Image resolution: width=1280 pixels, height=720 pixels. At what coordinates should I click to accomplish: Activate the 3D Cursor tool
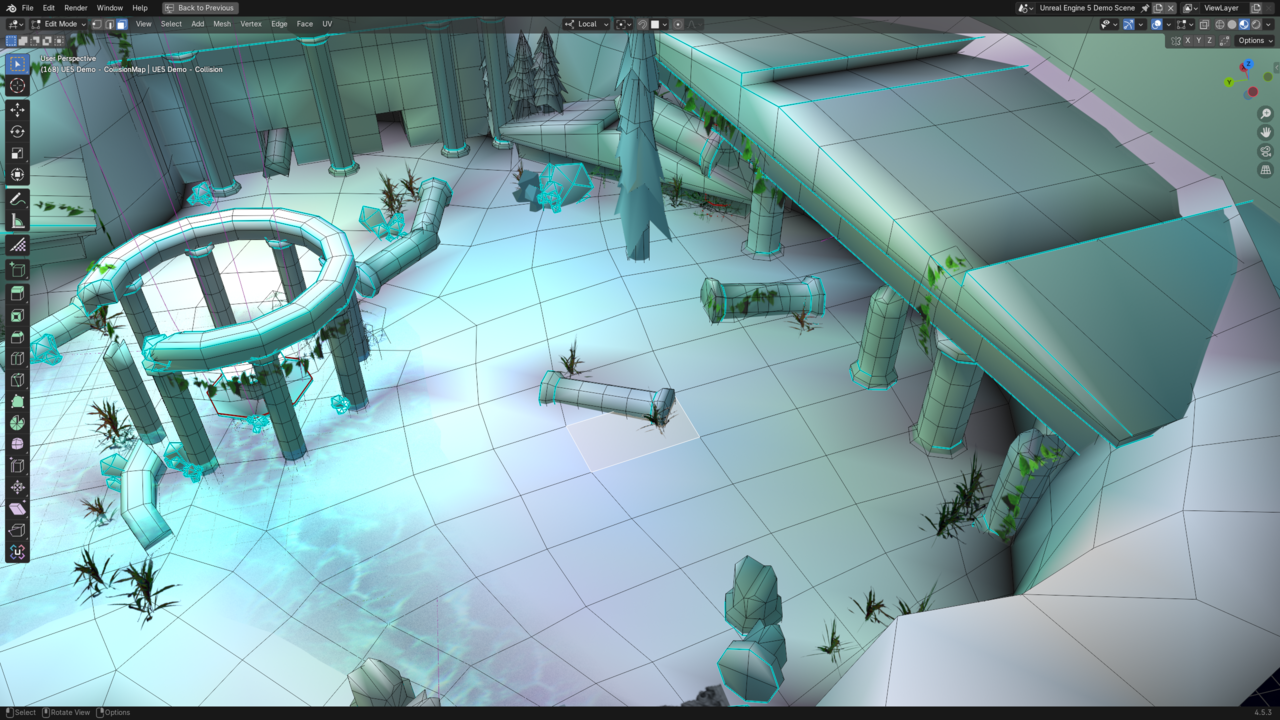click(x=17, y=86)
